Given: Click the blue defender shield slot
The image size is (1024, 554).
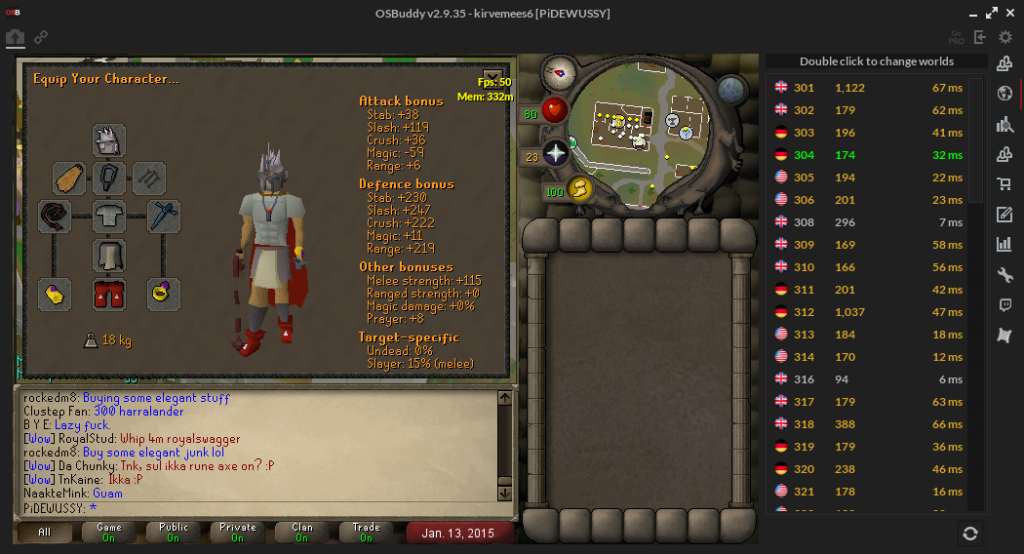Looking at the screenshot, I should coord(163,217).
